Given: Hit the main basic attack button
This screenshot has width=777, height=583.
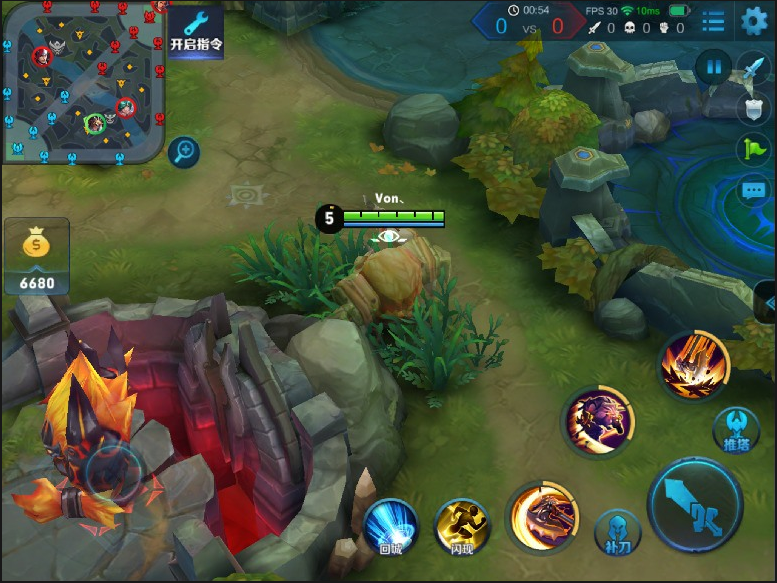Looking at the screenshot, I should 695,507.
